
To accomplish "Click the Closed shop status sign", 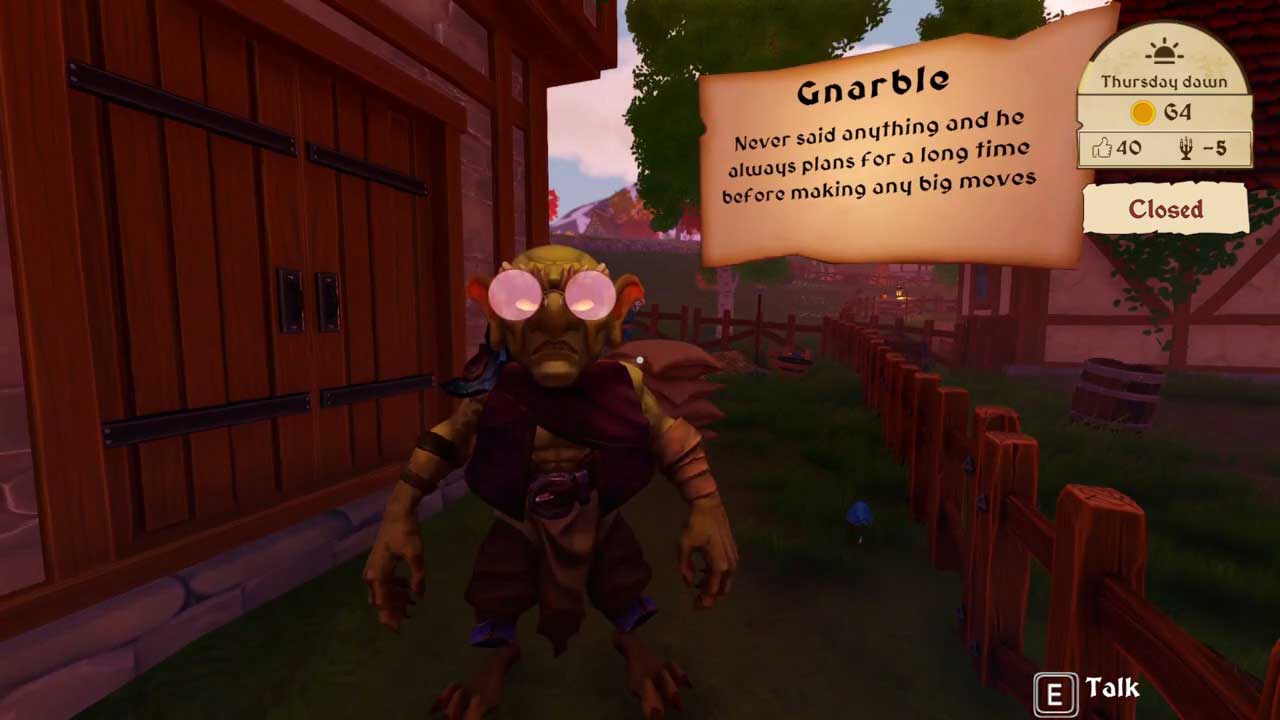I will [x=1165, y=210].
